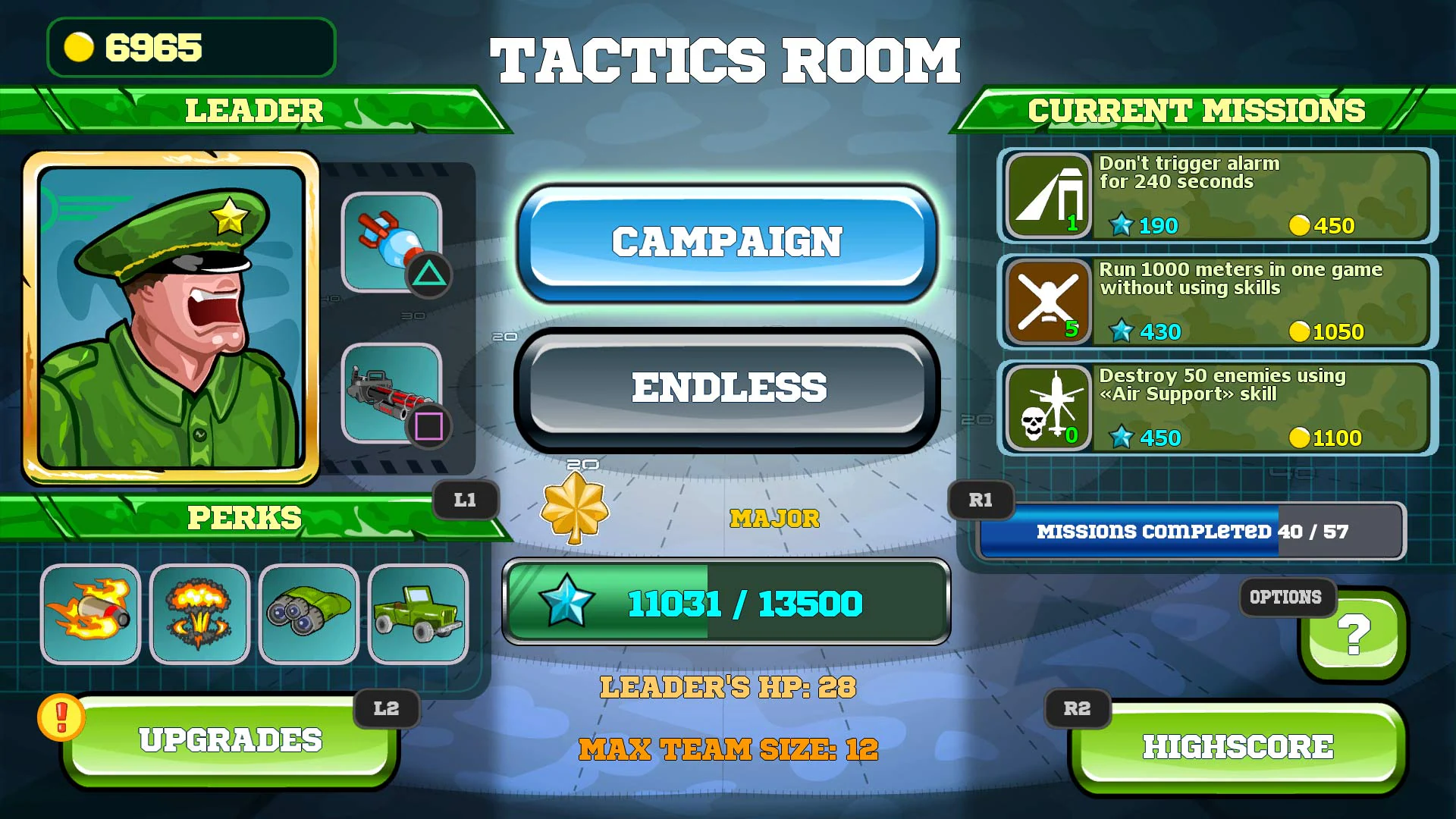
Task: Click the Missions Completed progress bar
Action: pos(1191,532)
